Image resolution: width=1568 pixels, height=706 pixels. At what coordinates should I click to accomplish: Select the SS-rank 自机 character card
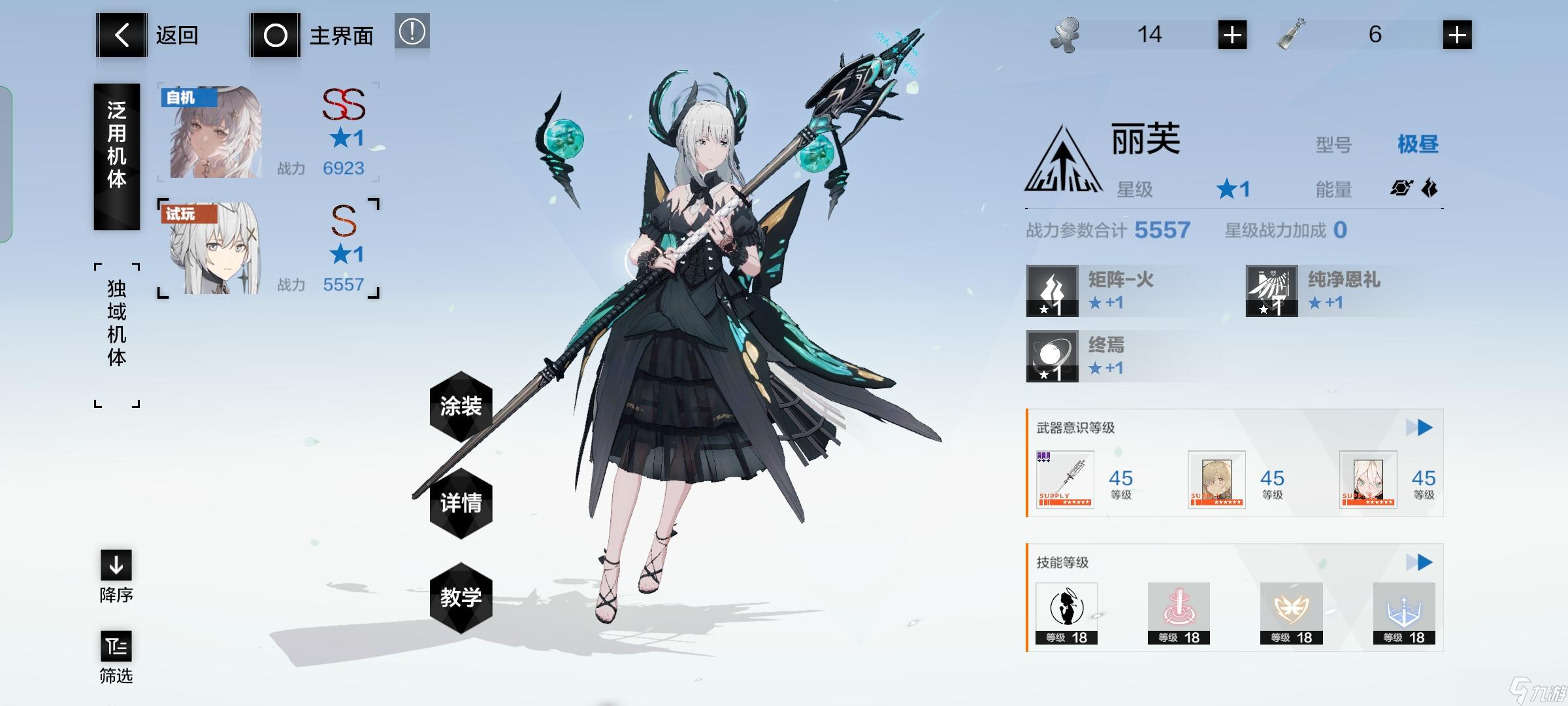268,133
